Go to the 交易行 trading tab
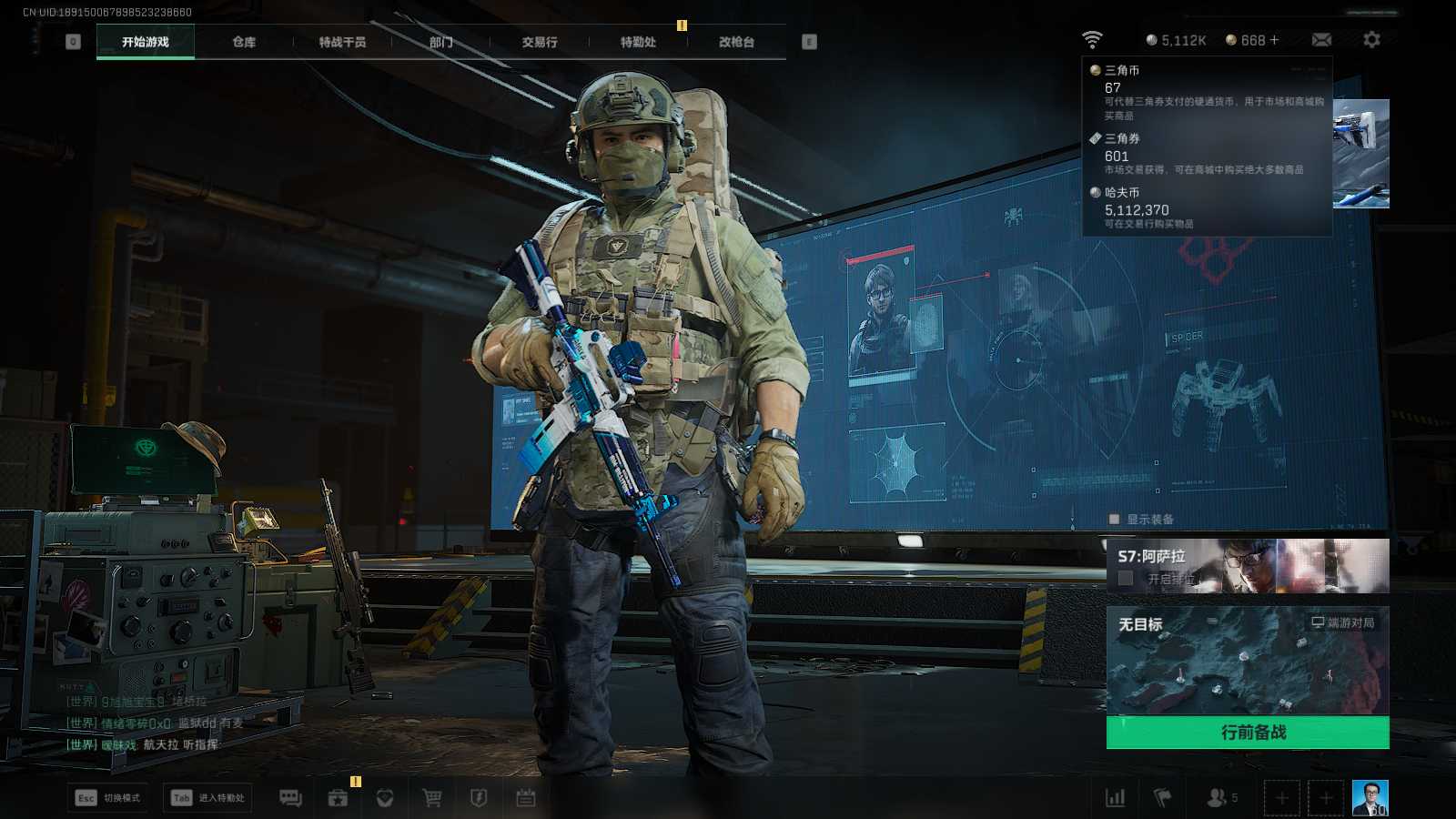Viewport: 1456px width, 819px height. pos(540,42)
